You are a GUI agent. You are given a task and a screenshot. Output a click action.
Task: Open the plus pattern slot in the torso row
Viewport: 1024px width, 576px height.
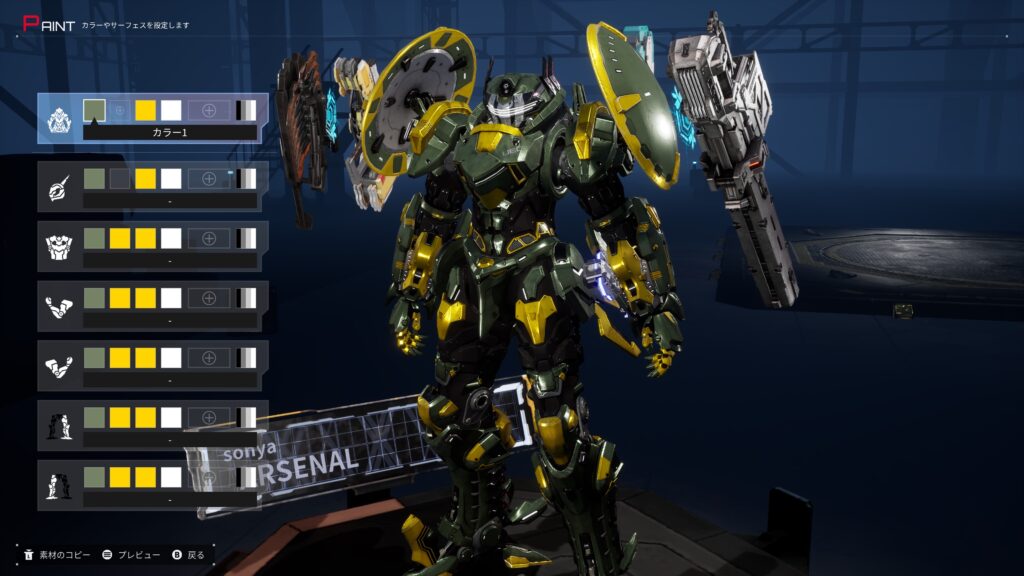pos(209,238)
